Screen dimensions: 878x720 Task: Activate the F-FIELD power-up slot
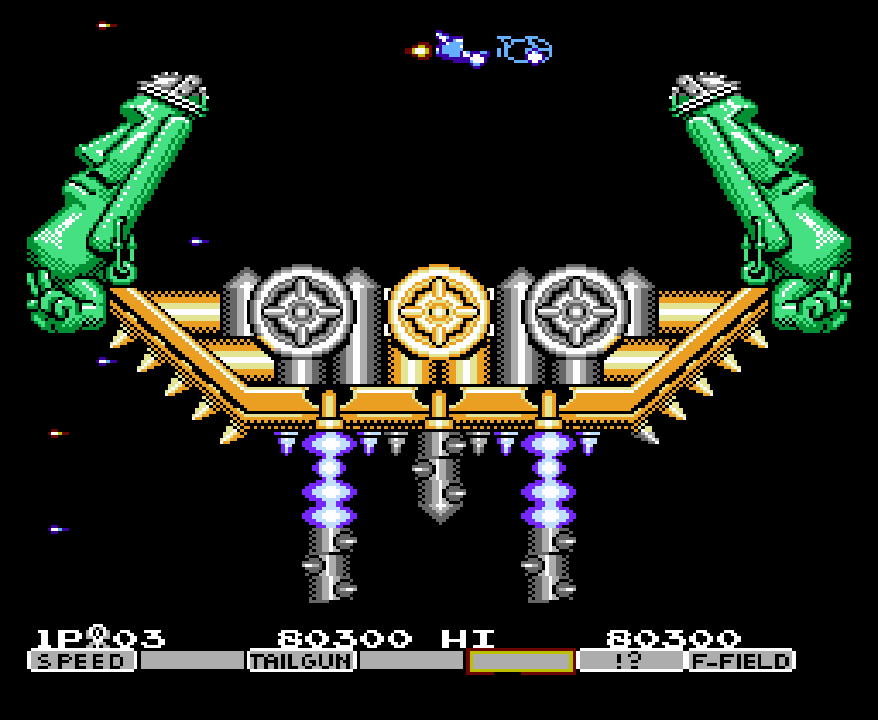[741, 661]
